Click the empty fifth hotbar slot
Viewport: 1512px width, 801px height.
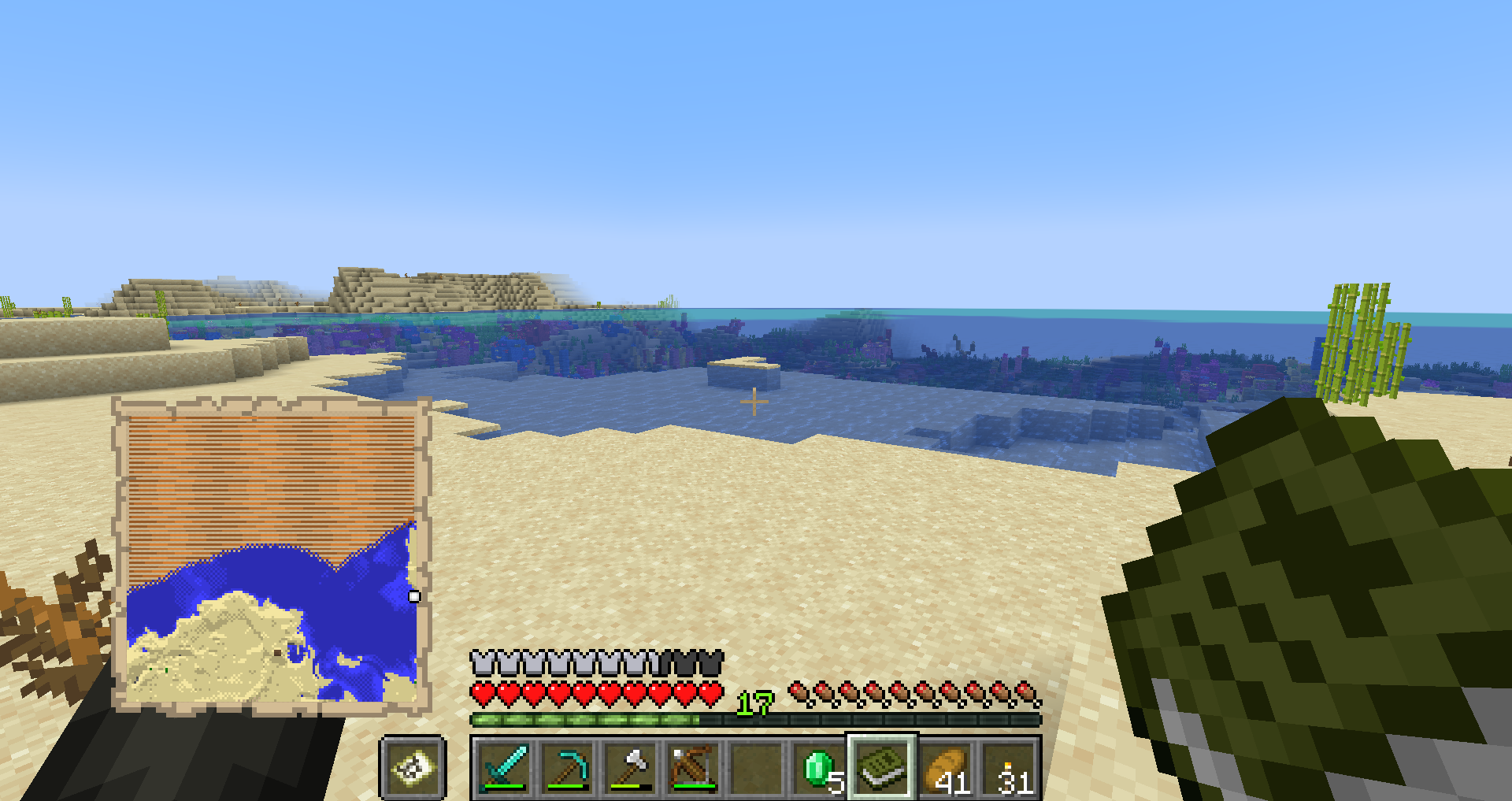[x=755, y=768]
